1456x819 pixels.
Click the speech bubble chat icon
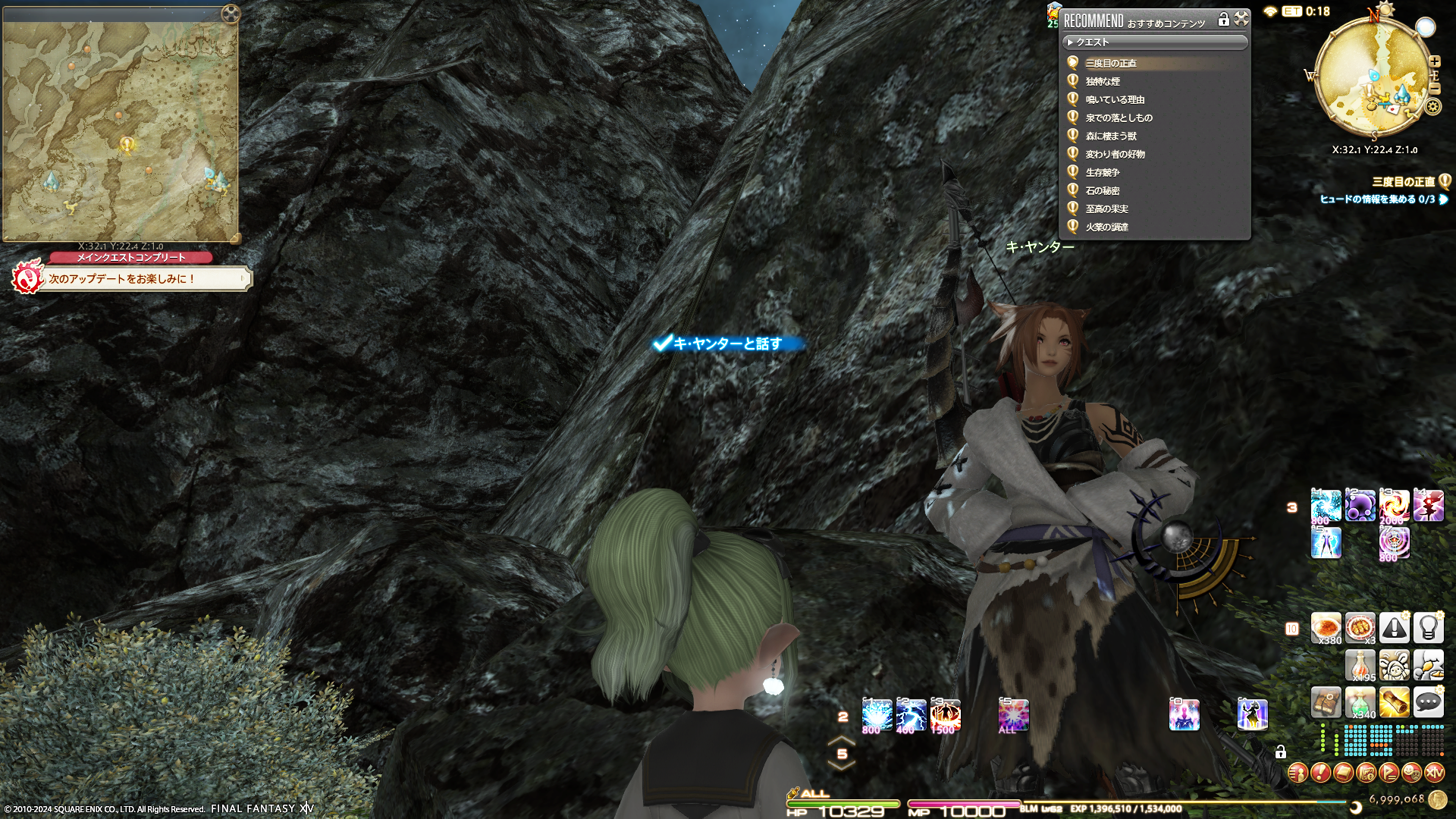1428,702
